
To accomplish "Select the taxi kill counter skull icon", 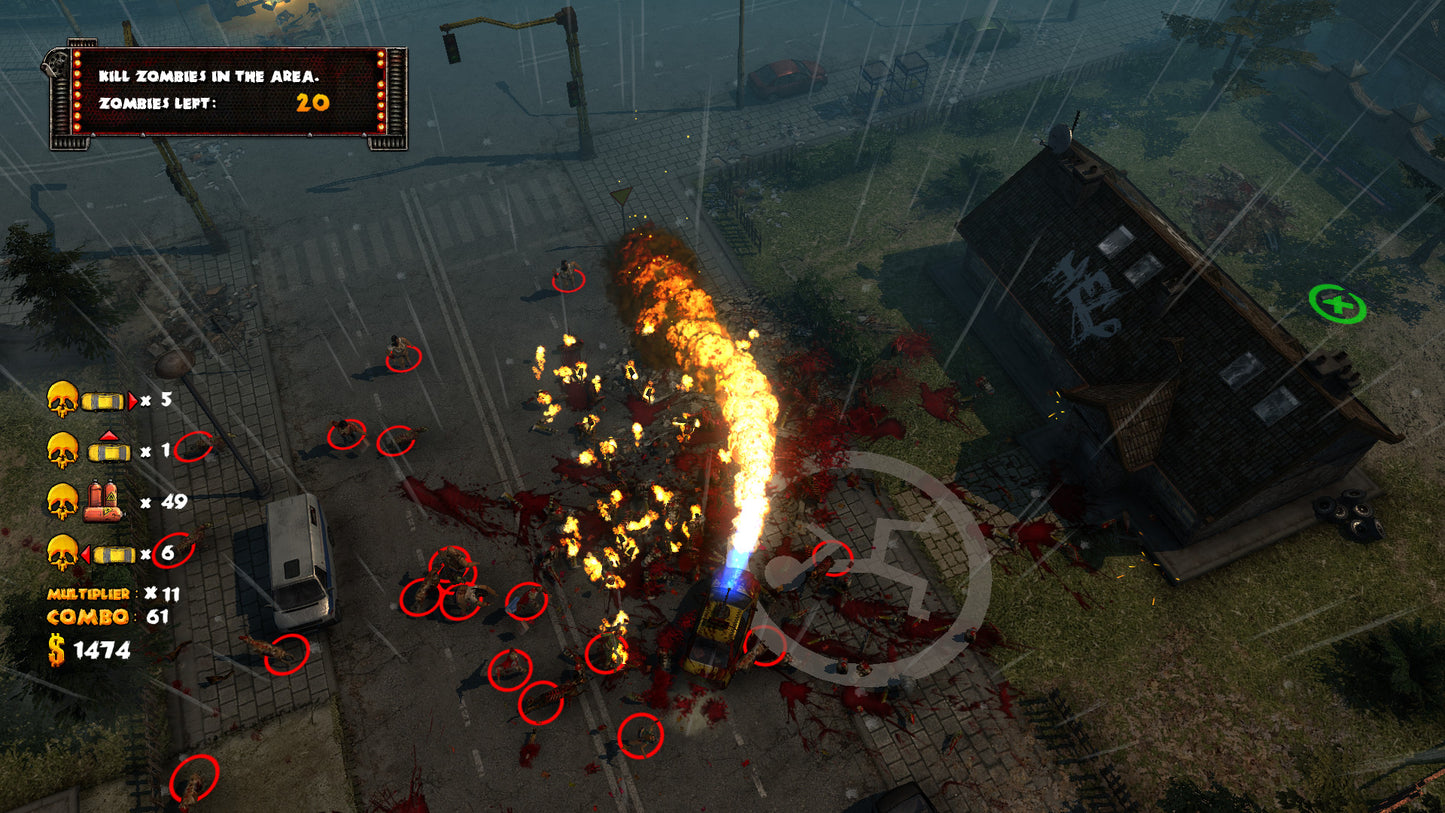I will point(60,400).
